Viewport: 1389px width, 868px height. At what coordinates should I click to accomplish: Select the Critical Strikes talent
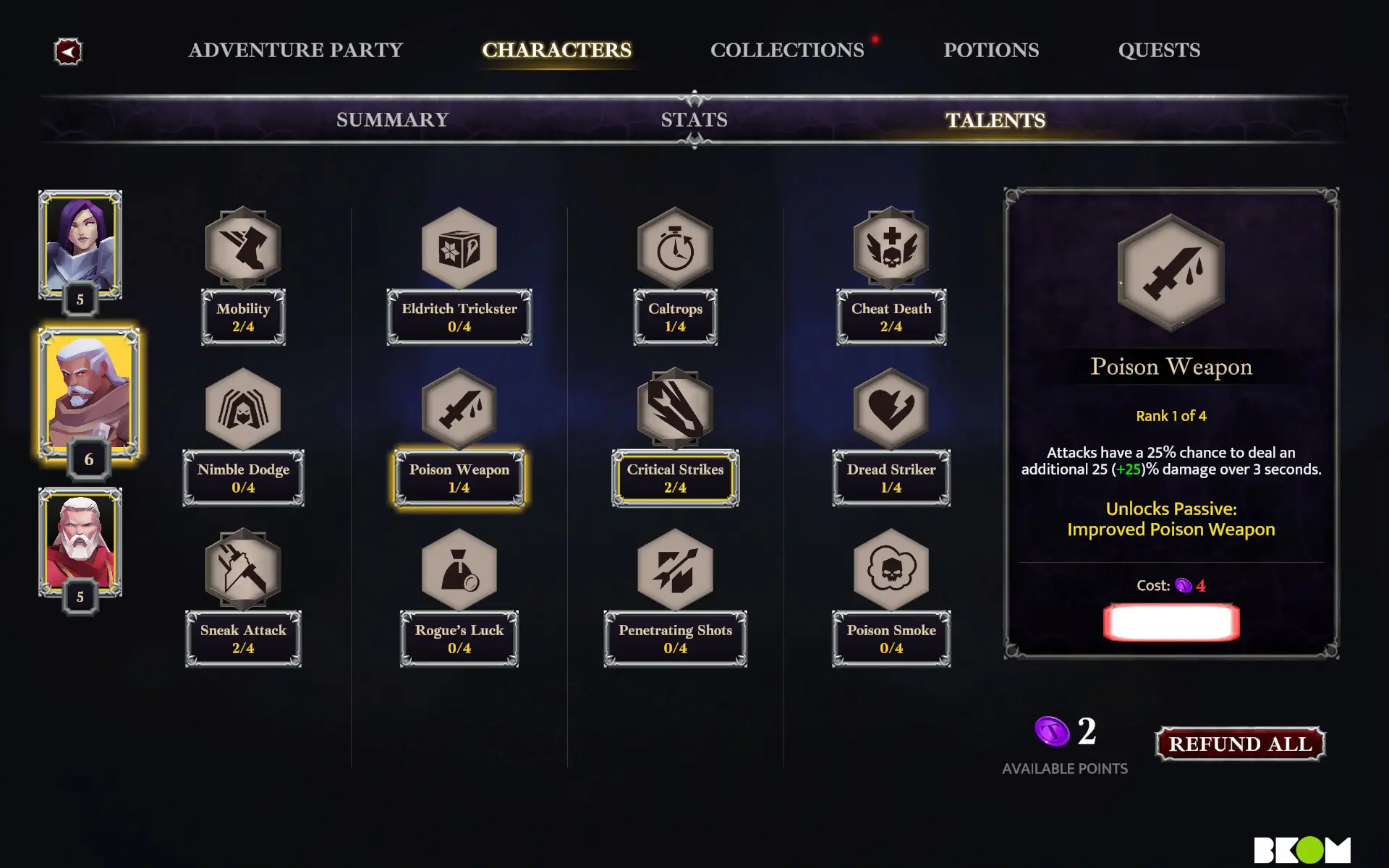[x=675, y=409]
